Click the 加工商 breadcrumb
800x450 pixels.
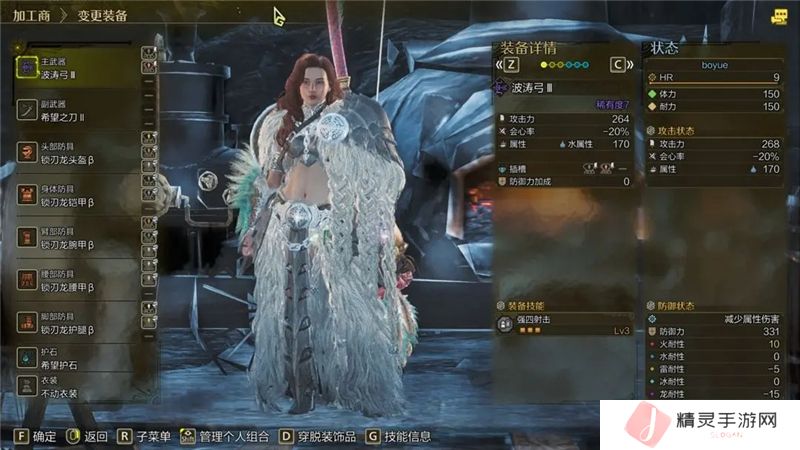pyautogui.click(x=31, y=18)
